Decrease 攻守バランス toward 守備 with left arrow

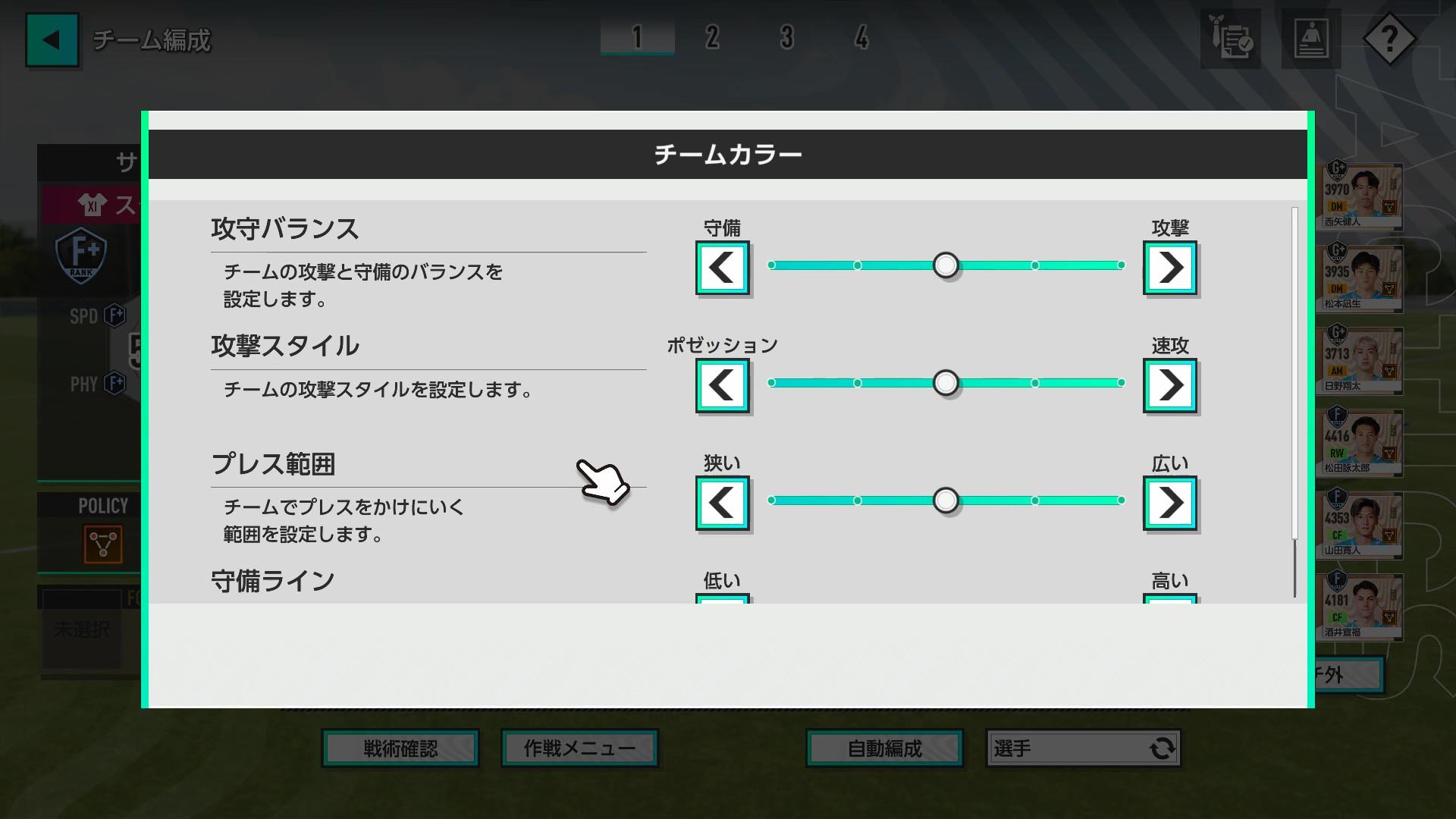pyautogui.click(x=721, y=267)
